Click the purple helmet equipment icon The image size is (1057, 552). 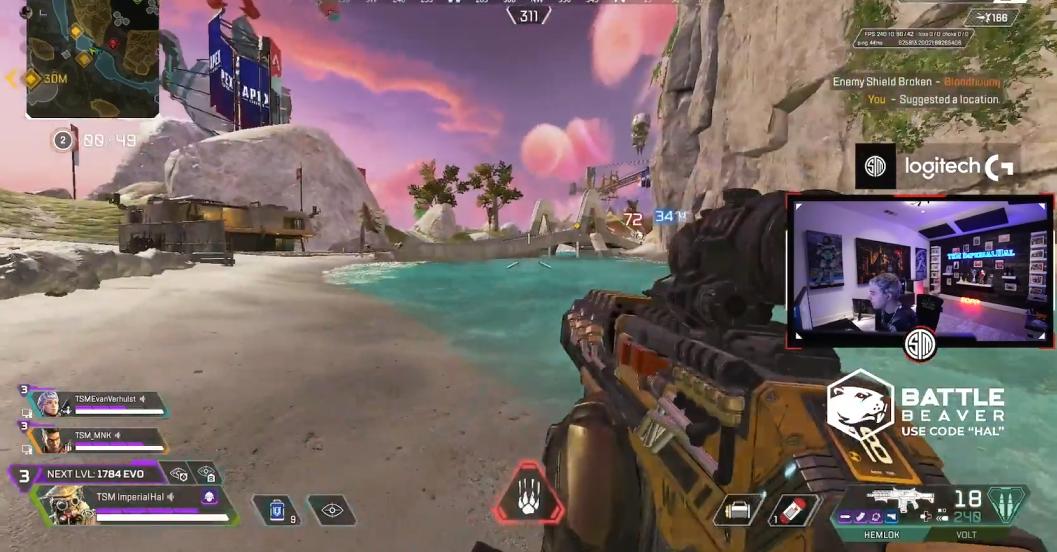pyautogui.click(x=210, y=496)
